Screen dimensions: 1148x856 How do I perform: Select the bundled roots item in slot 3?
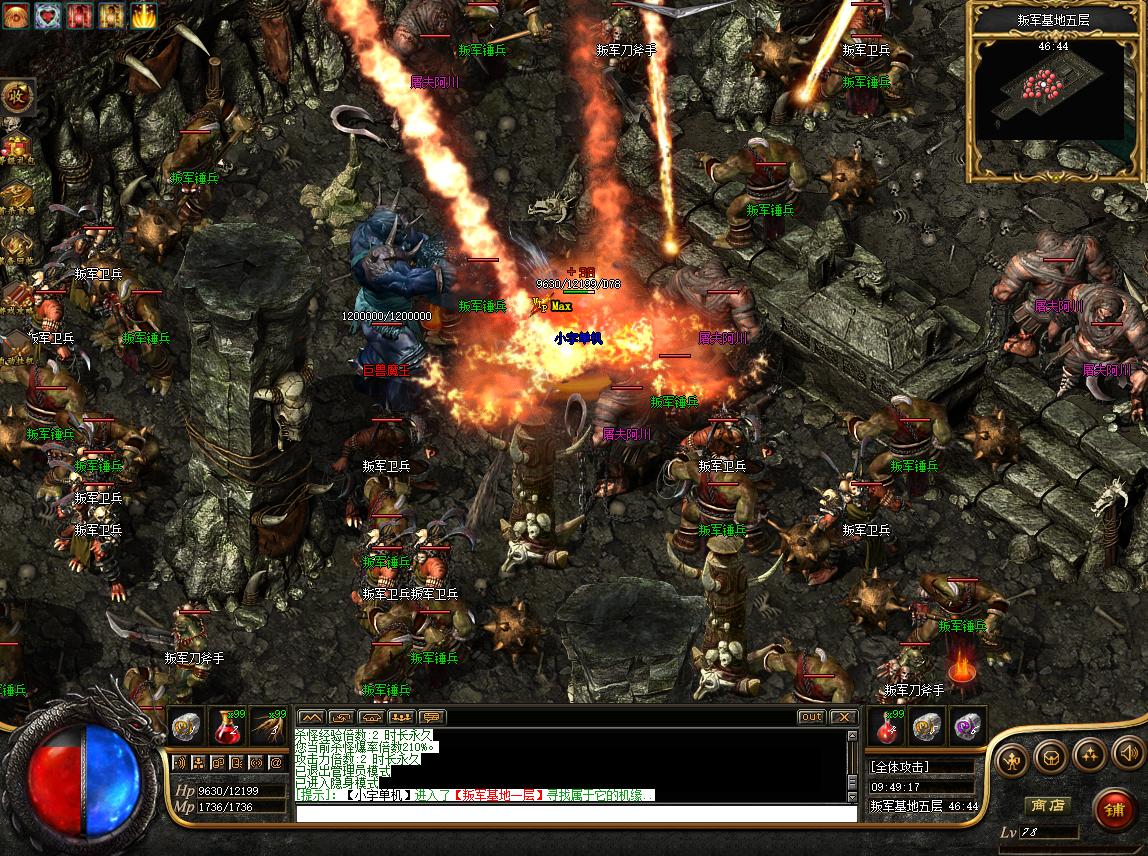point(268,727)
